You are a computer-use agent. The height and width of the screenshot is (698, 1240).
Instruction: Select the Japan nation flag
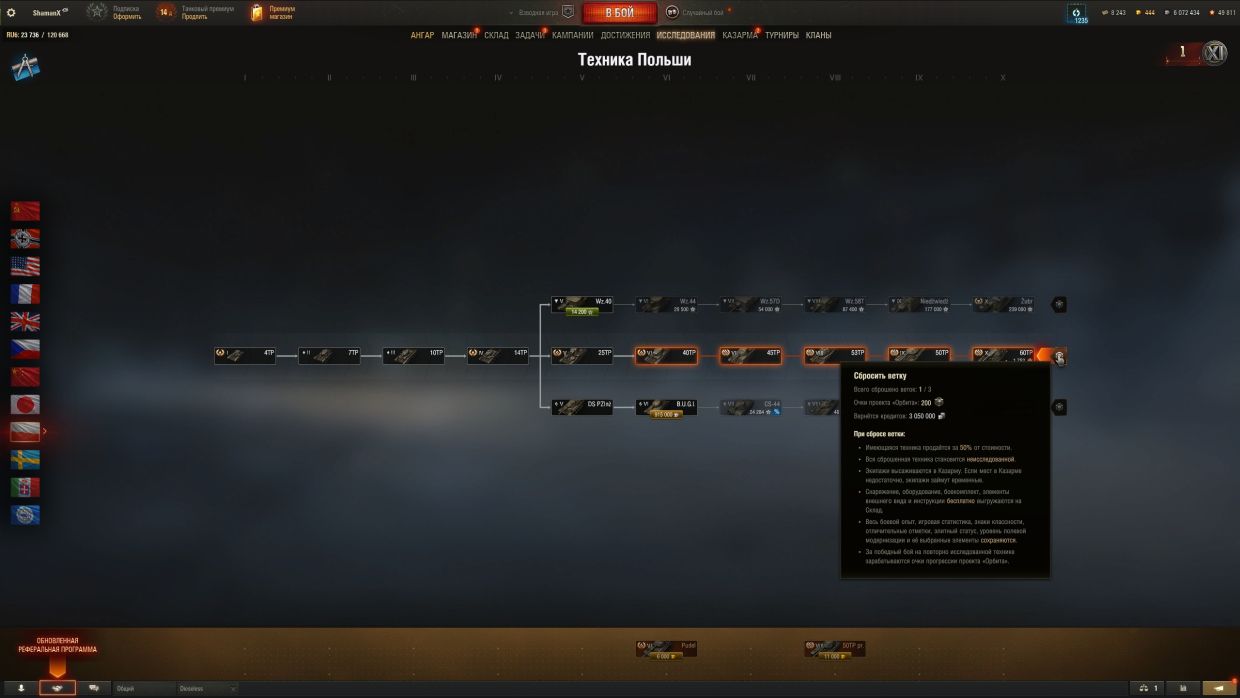click(25, 404)
